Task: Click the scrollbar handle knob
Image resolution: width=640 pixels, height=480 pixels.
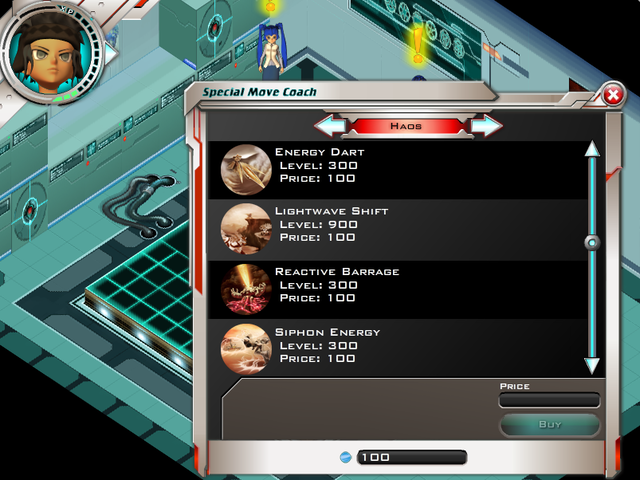Action: [x=592, y=242]
